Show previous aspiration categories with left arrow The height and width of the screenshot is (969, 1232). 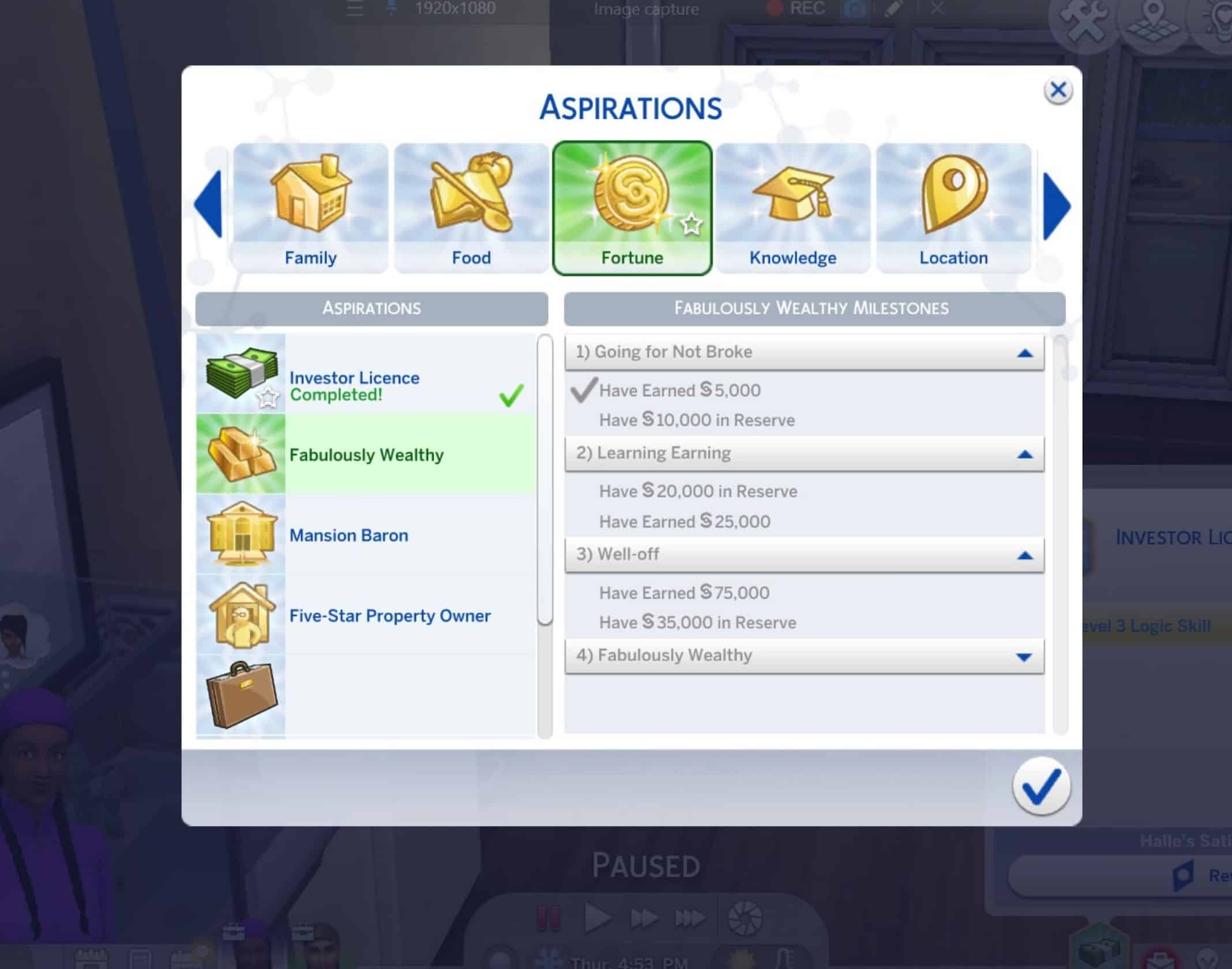click(x=209, y=204)
